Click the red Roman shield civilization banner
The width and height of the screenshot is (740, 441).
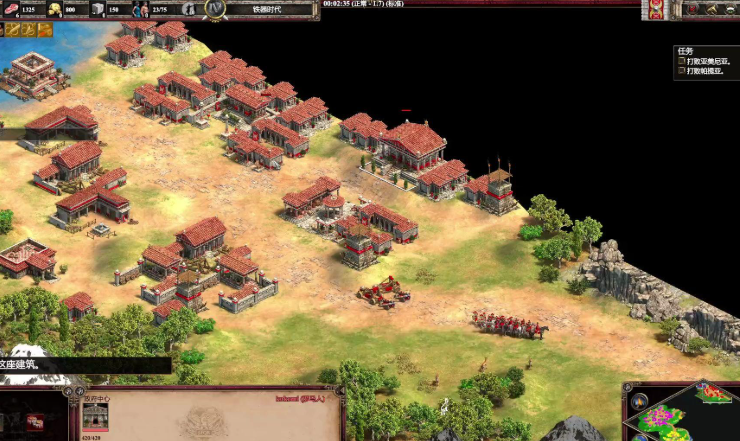coord(656,10)
